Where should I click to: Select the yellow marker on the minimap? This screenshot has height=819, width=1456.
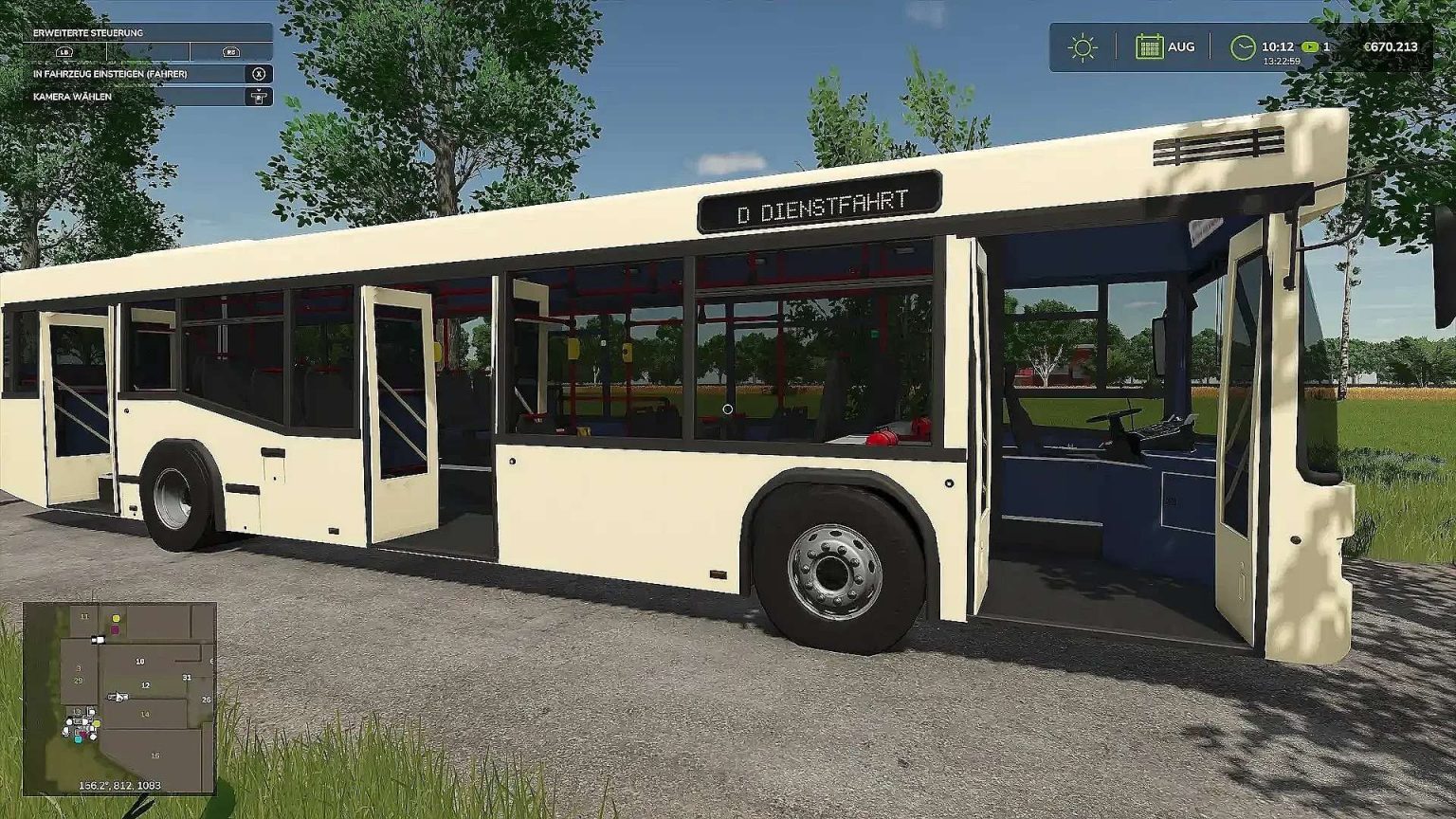click(x=116, y=619)
